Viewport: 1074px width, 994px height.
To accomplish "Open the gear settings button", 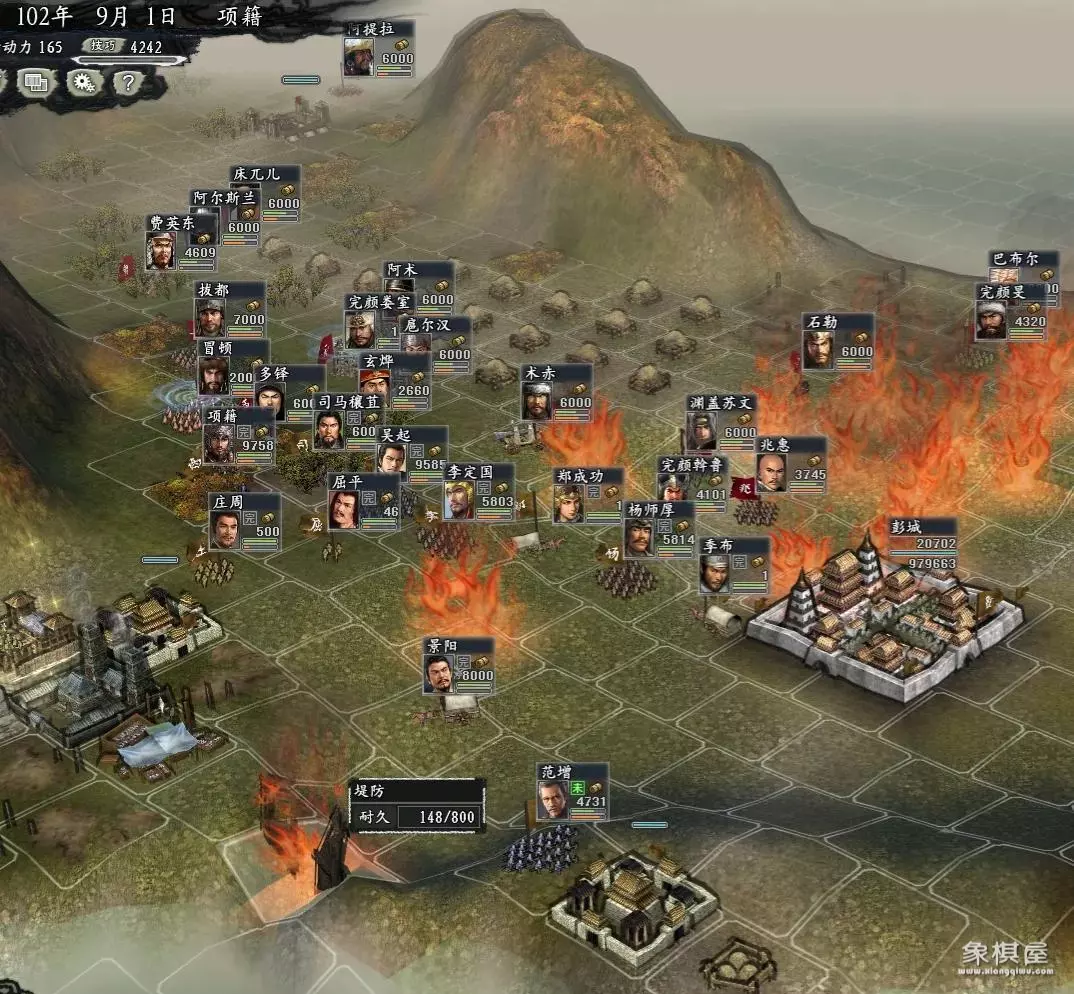I will pyautogui.click(x=84, y=83).
